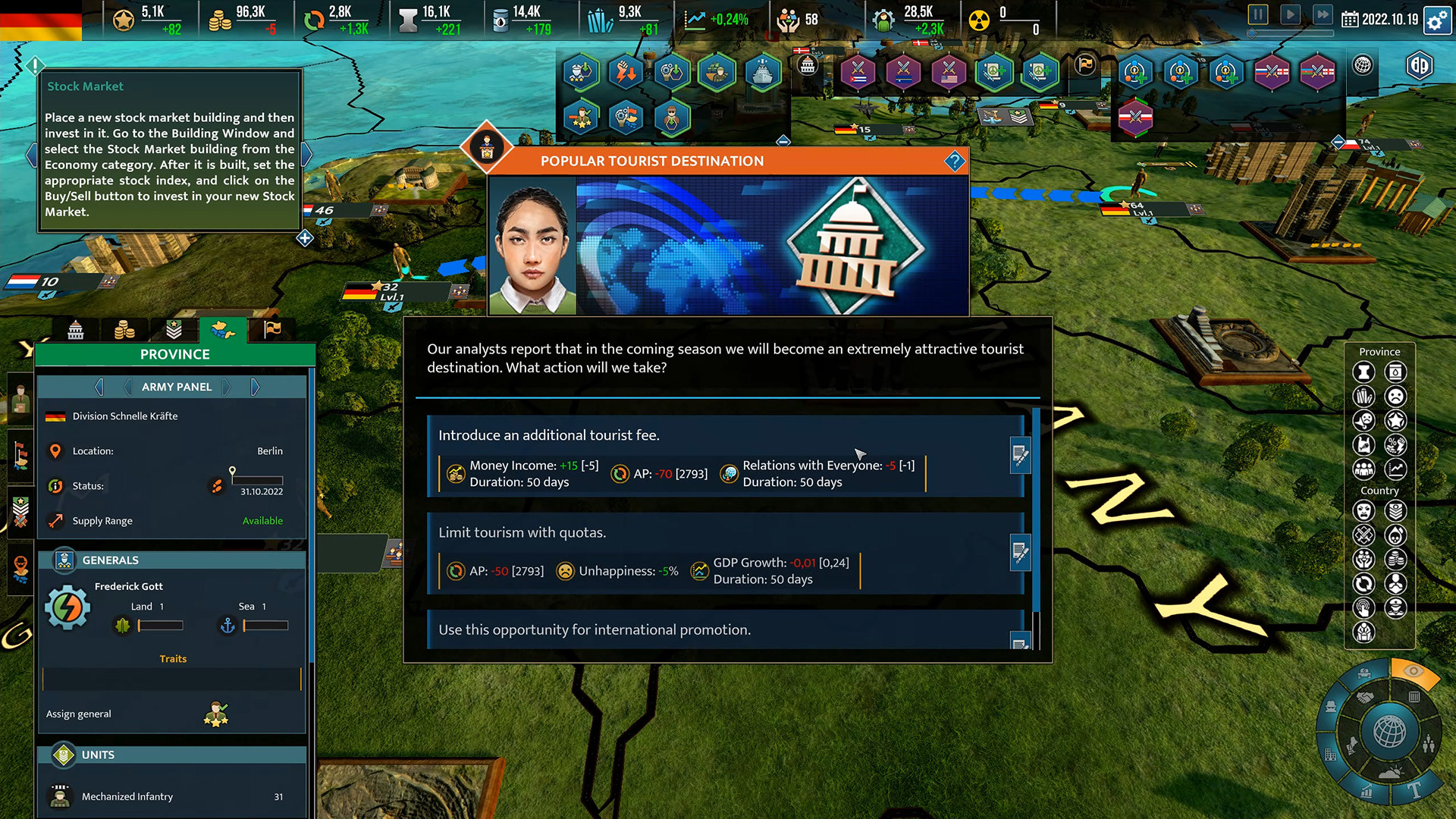Toggle the highlighted eye segment on the radial menu
The width and height of the screenshot is (1456, 819).
click(1414, 670)
